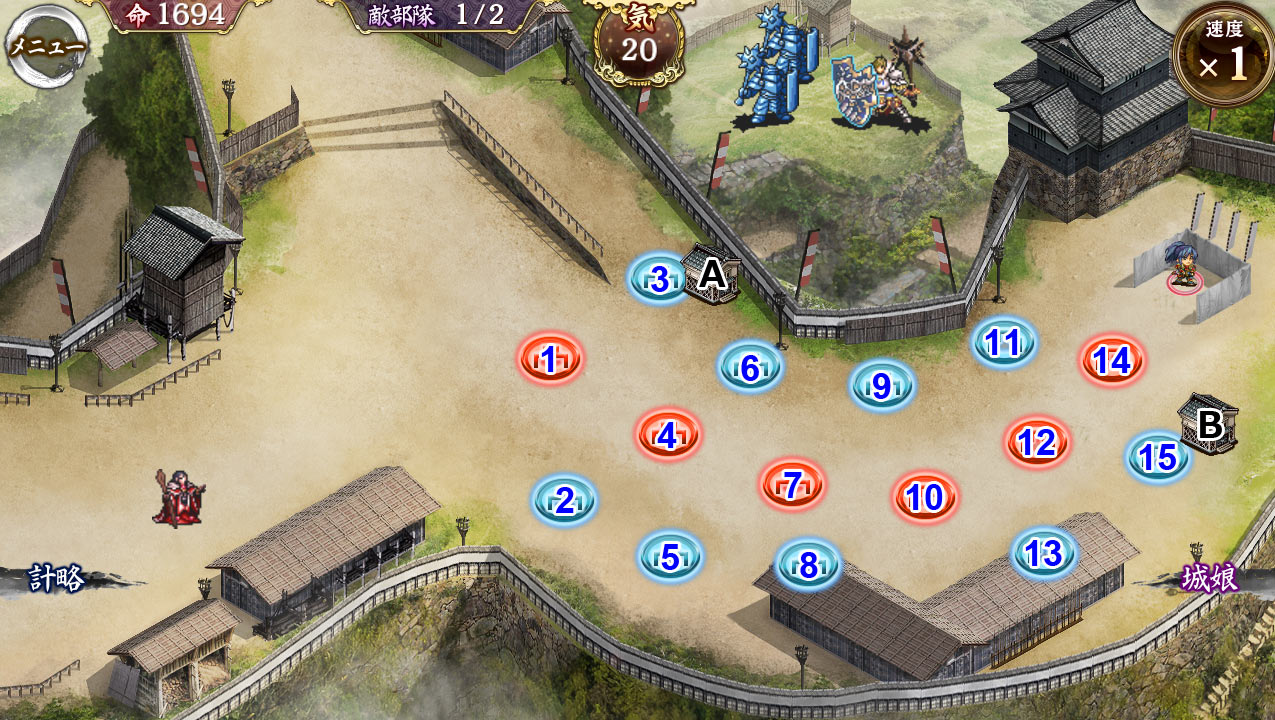This screenshot has height=720, width=1275.
Task: Select blue deployment slot 9
Action: pos(882,385)
